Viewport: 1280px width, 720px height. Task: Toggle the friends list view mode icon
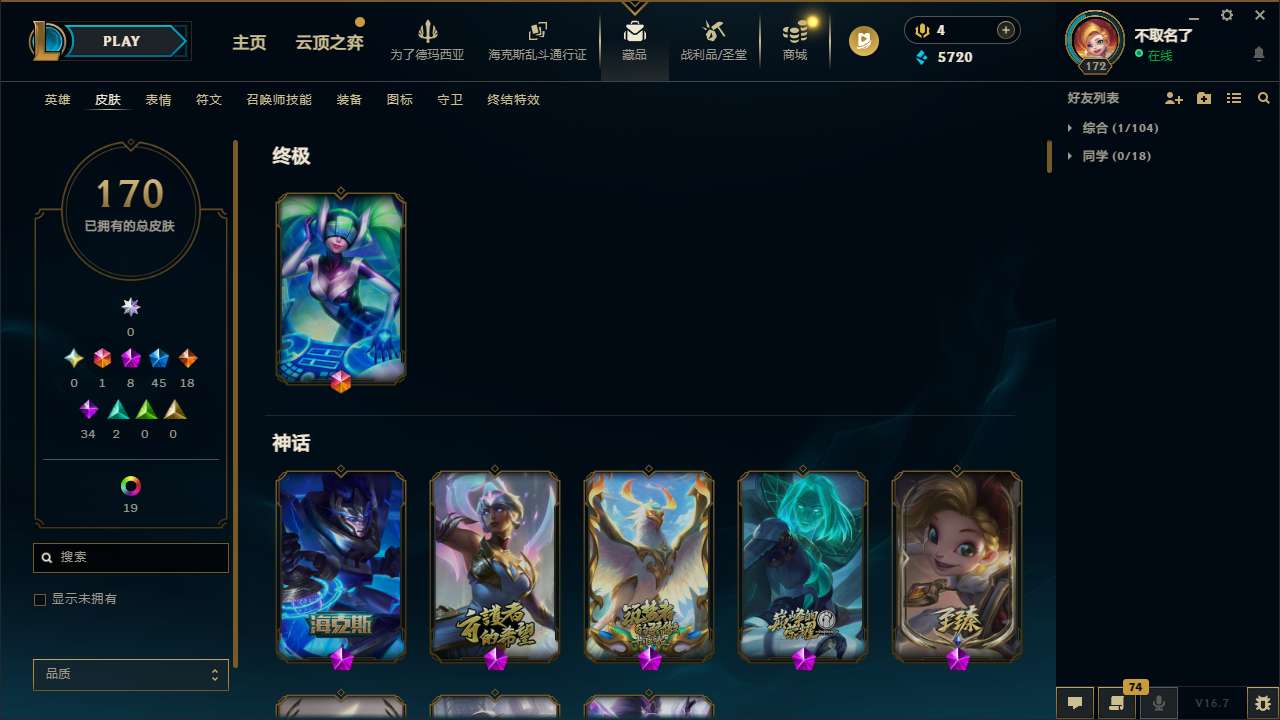click(x=1234, y=98)
